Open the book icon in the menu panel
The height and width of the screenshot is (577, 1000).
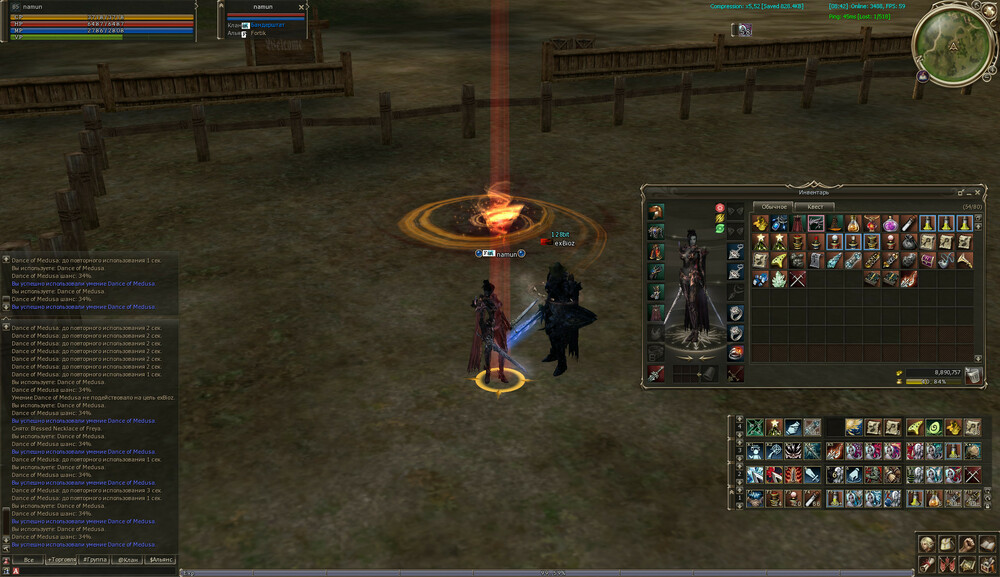(988, 544)
